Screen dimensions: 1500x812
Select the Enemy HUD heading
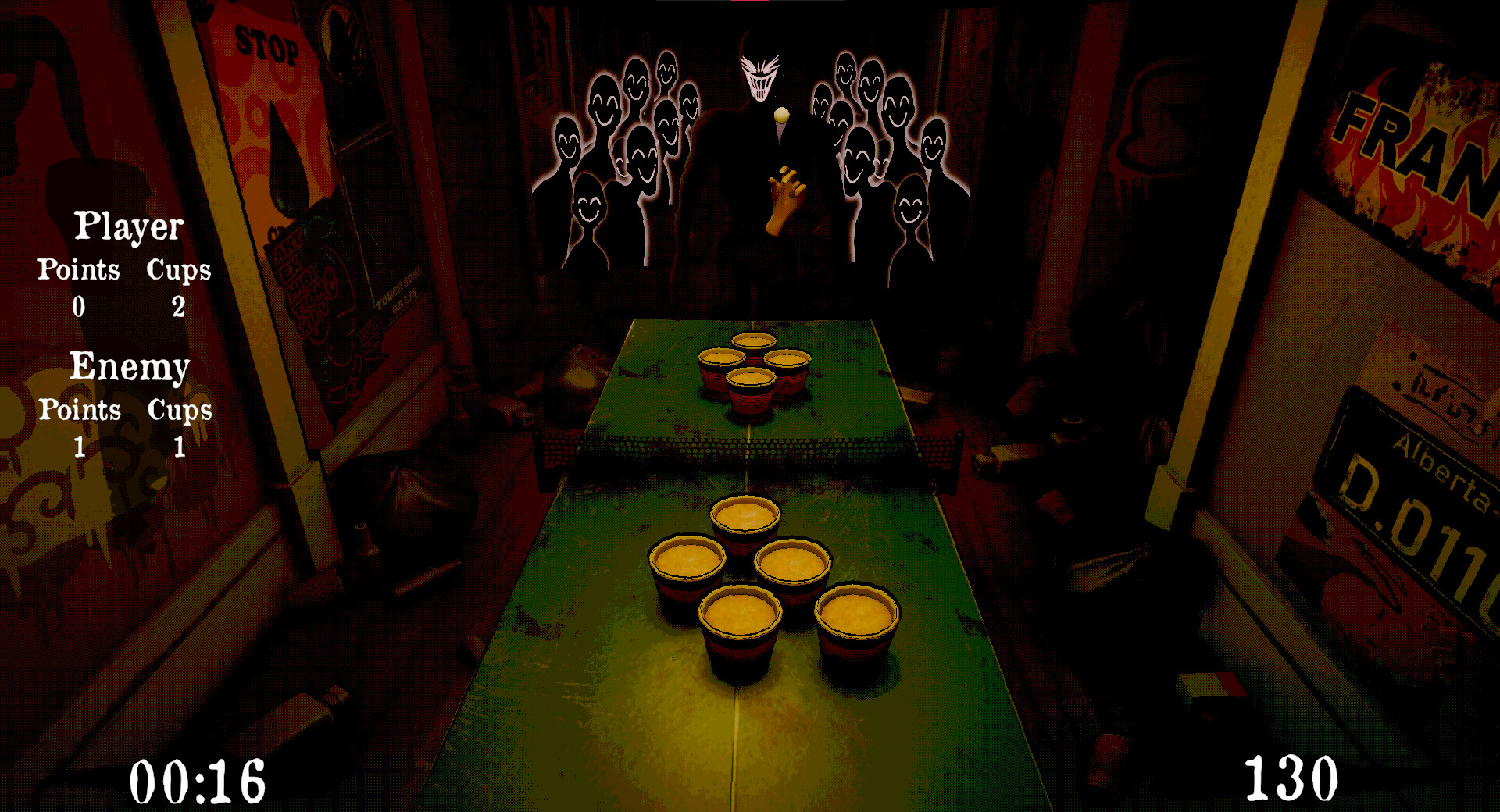(130, 365)
